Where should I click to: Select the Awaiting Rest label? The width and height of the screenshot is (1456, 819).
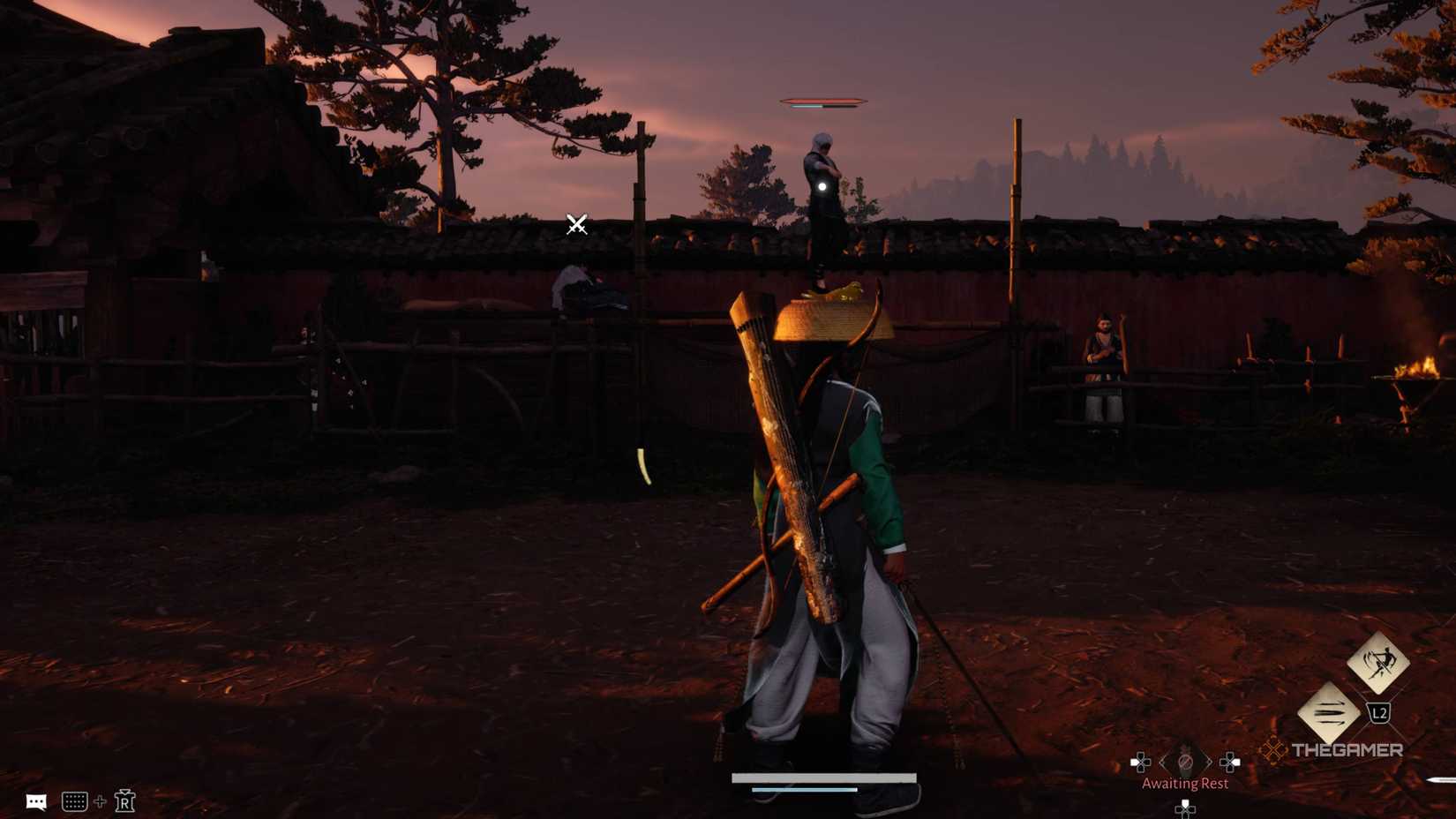point(1186,784)
